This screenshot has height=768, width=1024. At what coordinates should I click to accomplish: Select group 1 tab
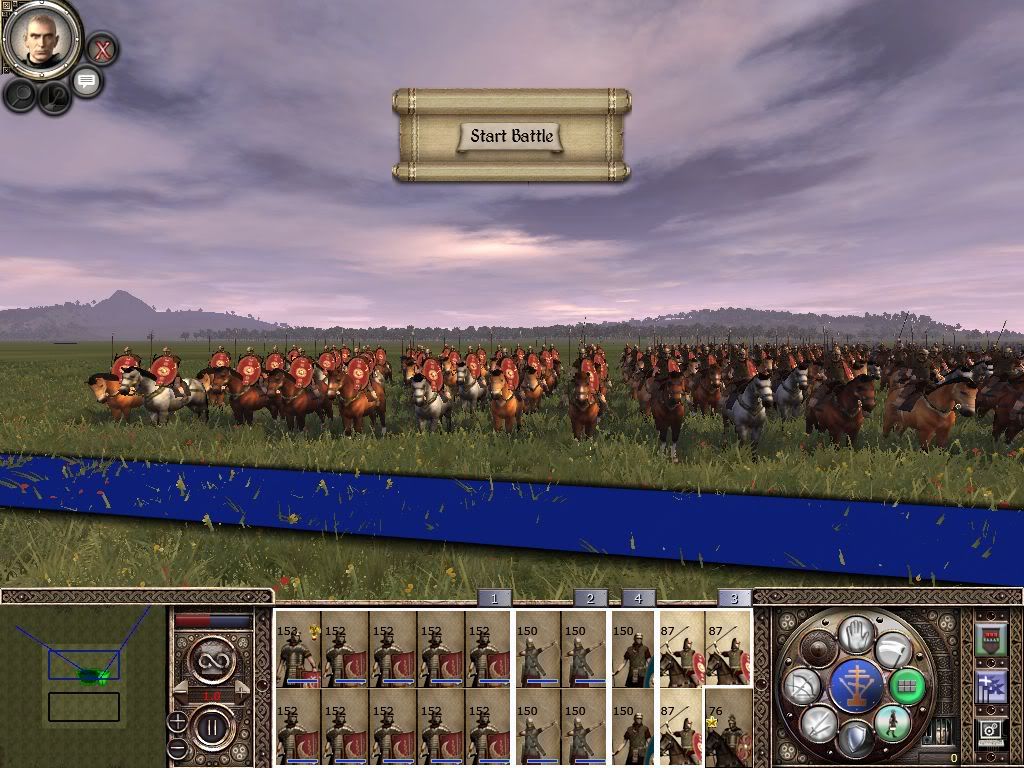(x=494, y=598)
